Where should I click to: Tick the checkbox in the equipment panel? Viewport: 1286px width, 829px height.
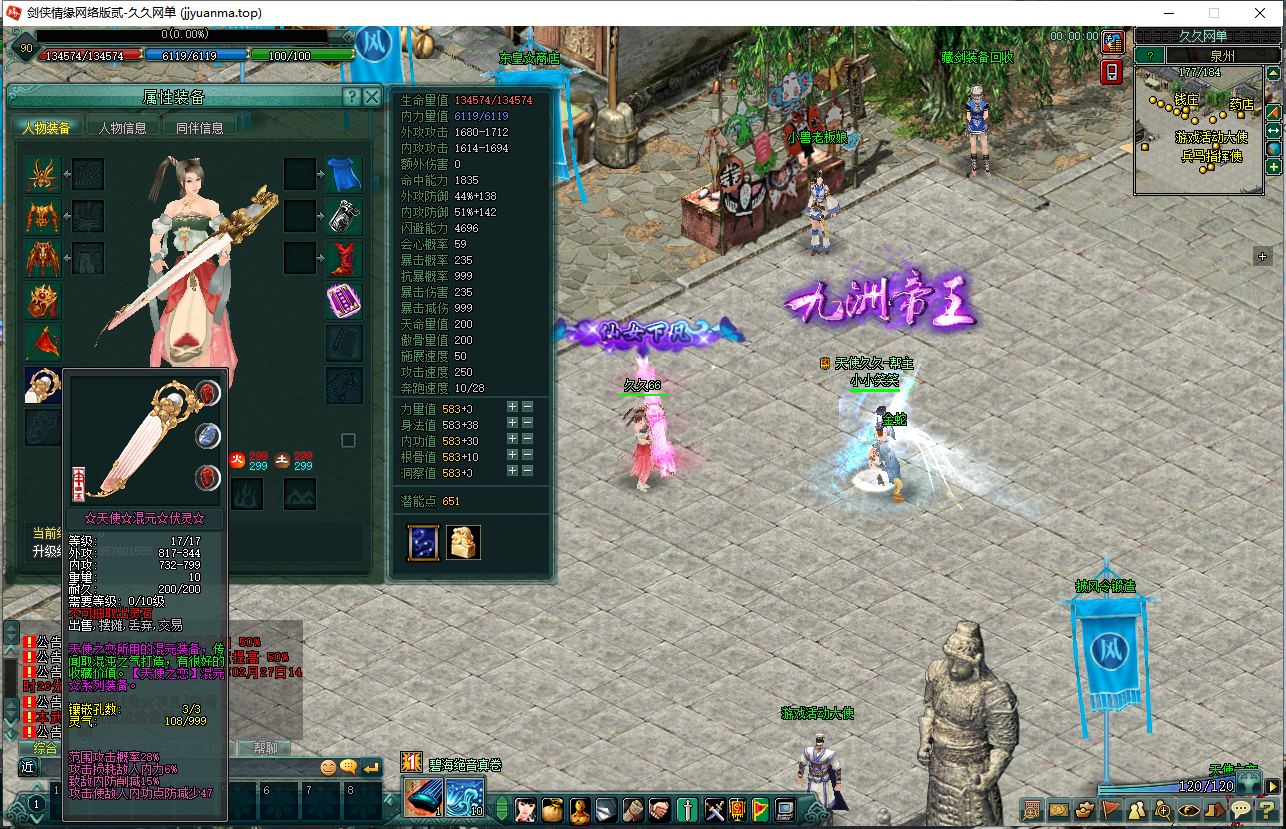[x=348, y=440]
